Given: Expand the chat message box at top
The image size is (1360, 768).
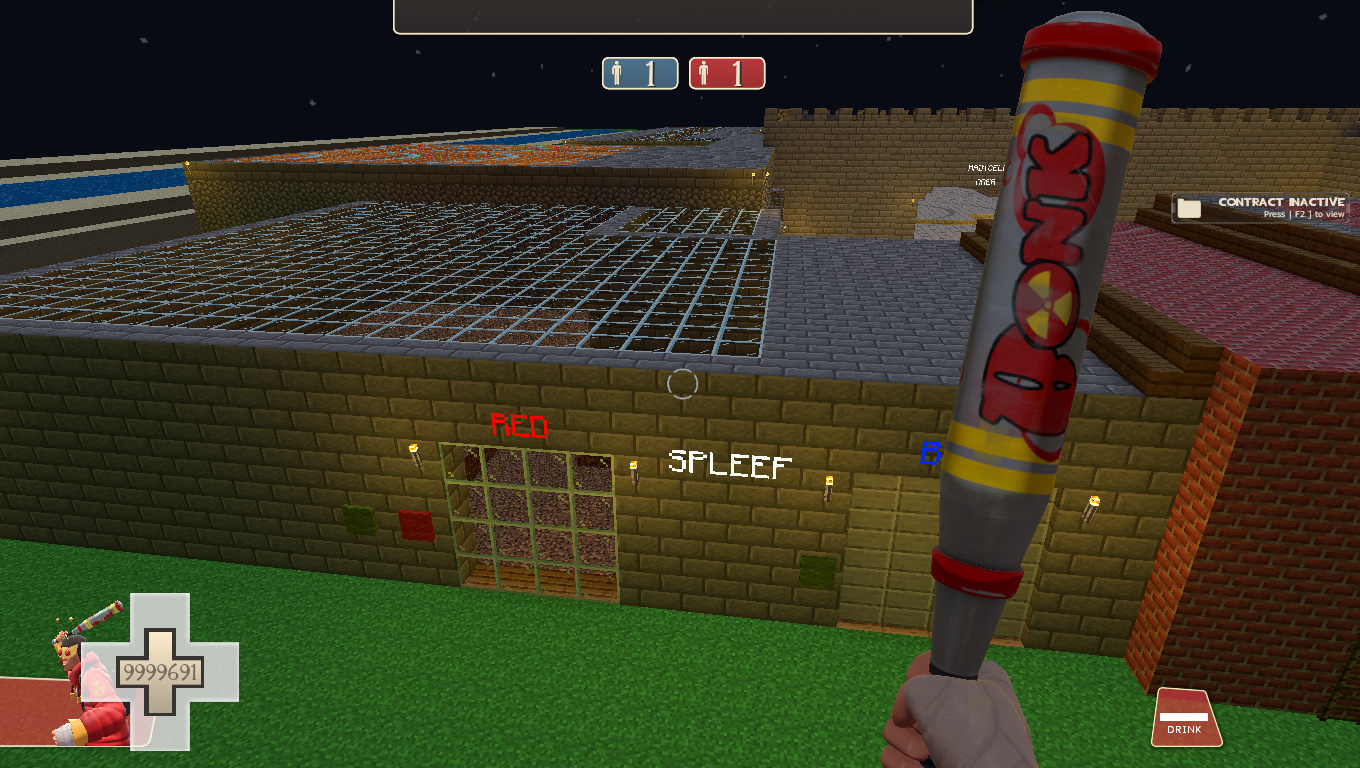Looking at the screenshot, I should (683, 15).
